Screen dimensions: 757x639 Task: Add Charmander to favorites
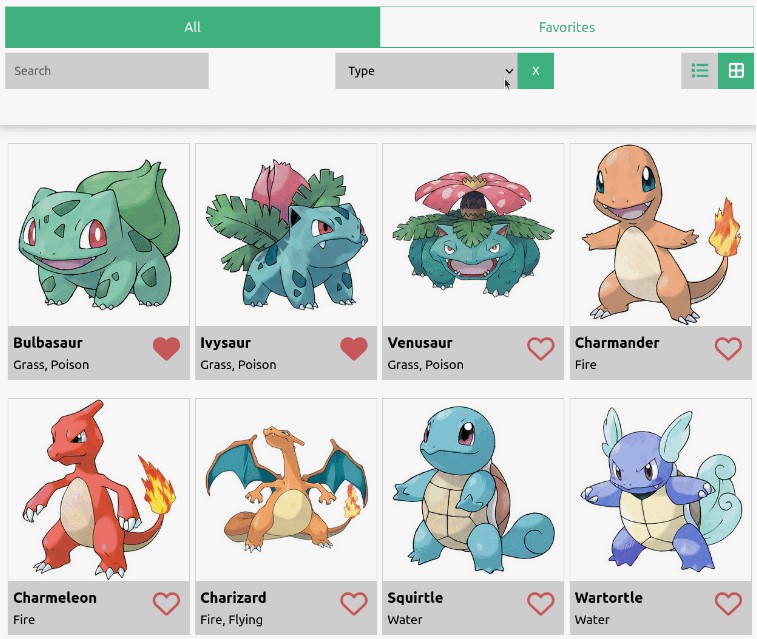tap(728, 348)
